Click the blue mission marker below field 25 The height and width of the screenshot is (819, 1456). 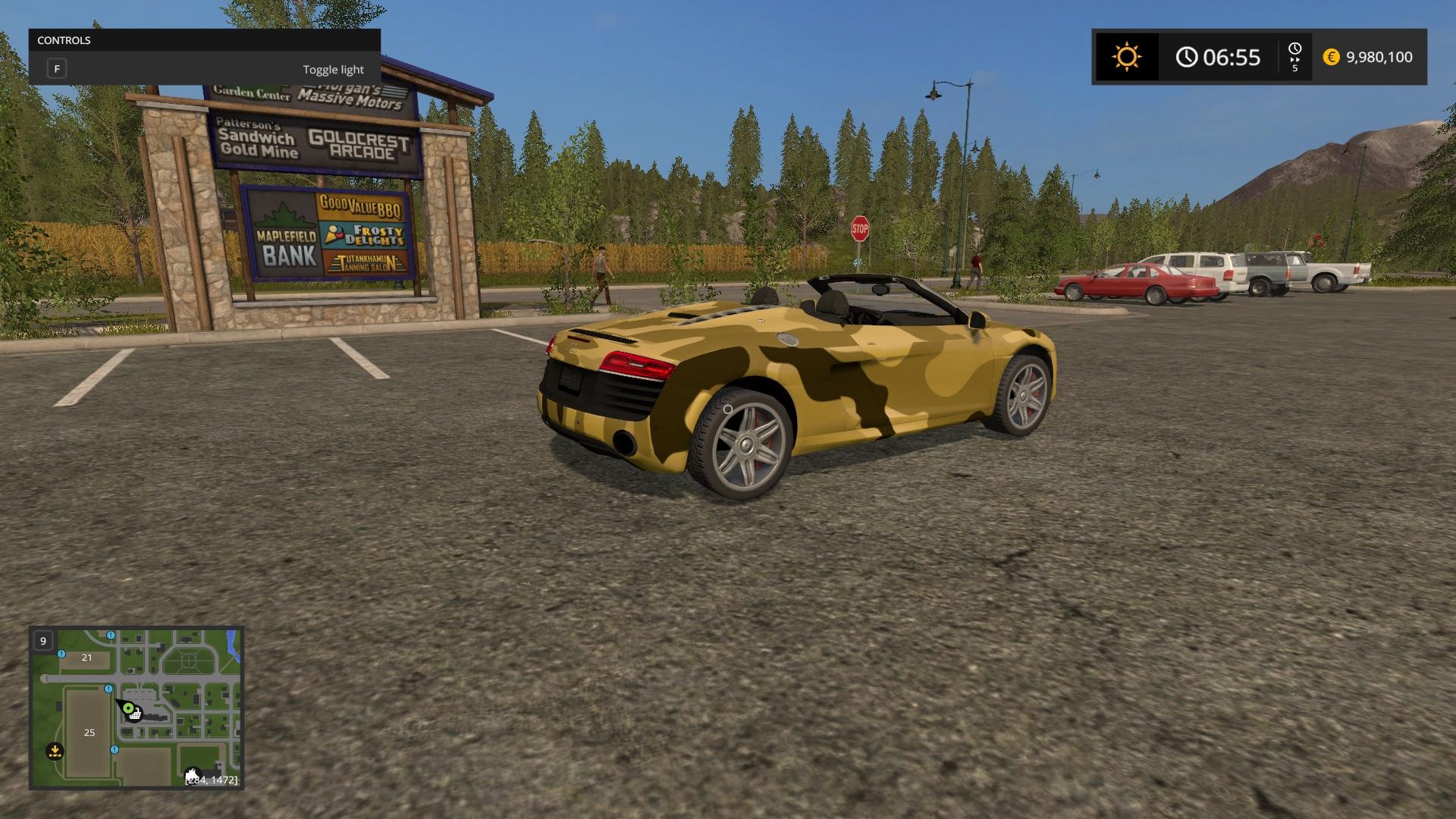click(115, 750)
